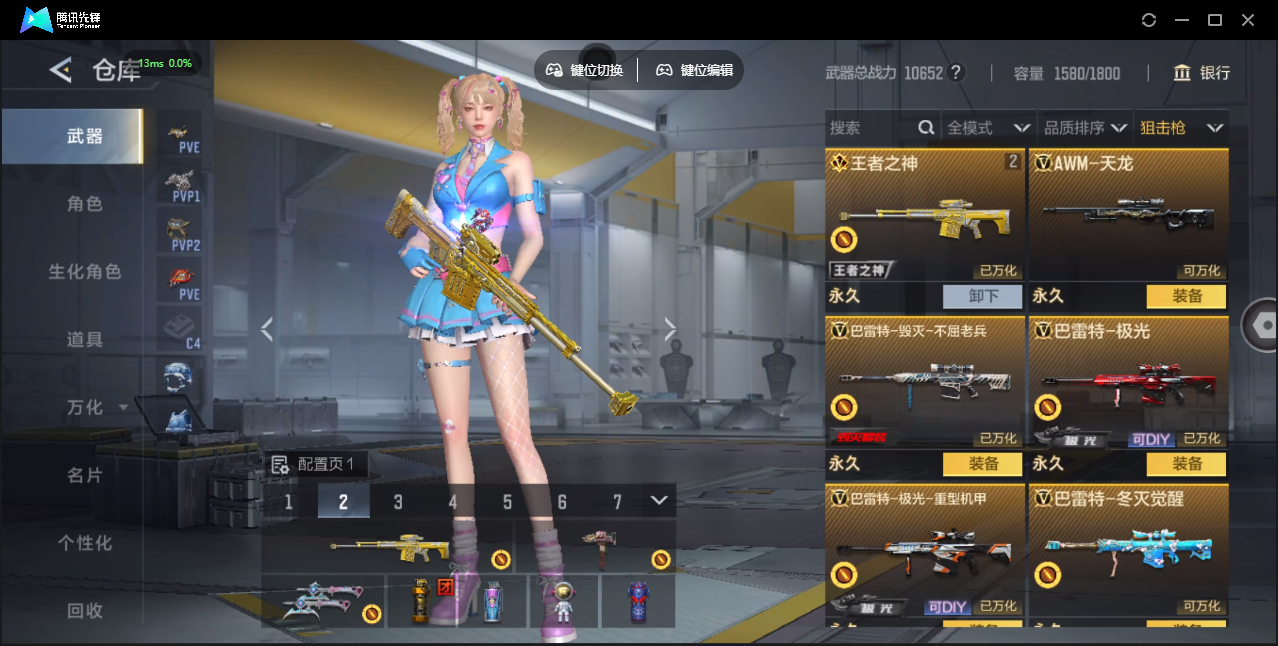The height and width of the screenshot is (646, 1278).
Task: Open the 键位编辑 key mapping editor
Action: 695,70
